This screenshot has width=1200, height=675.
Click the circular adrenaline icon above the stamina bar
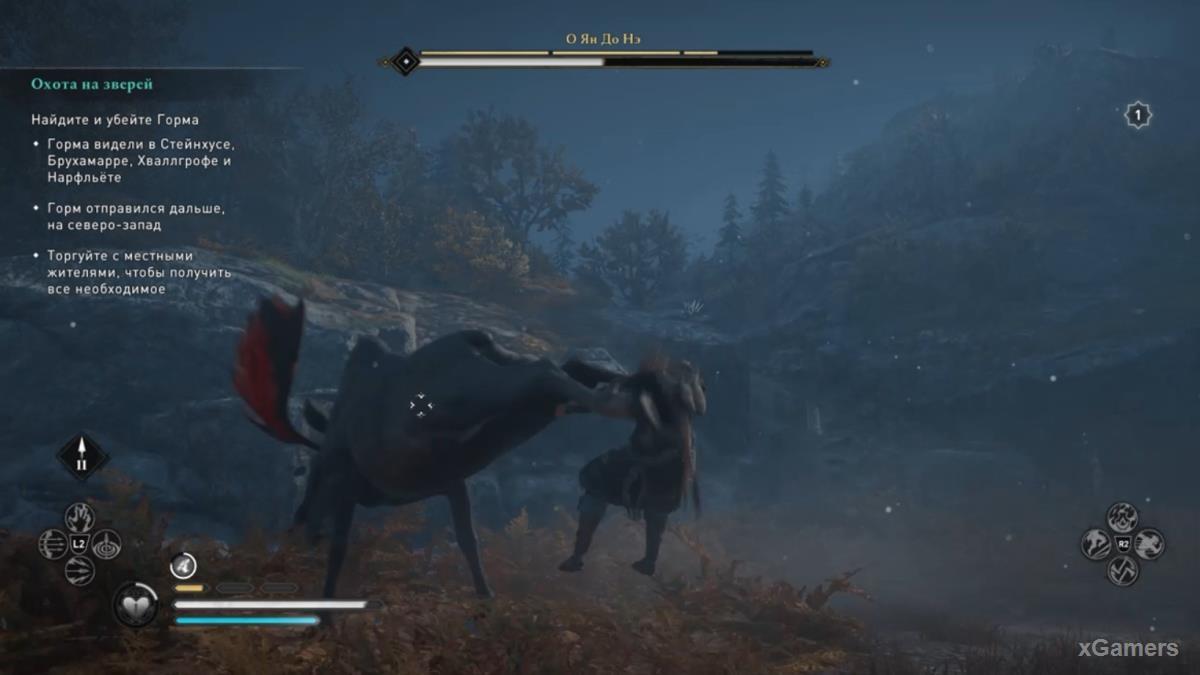point(182,566)
